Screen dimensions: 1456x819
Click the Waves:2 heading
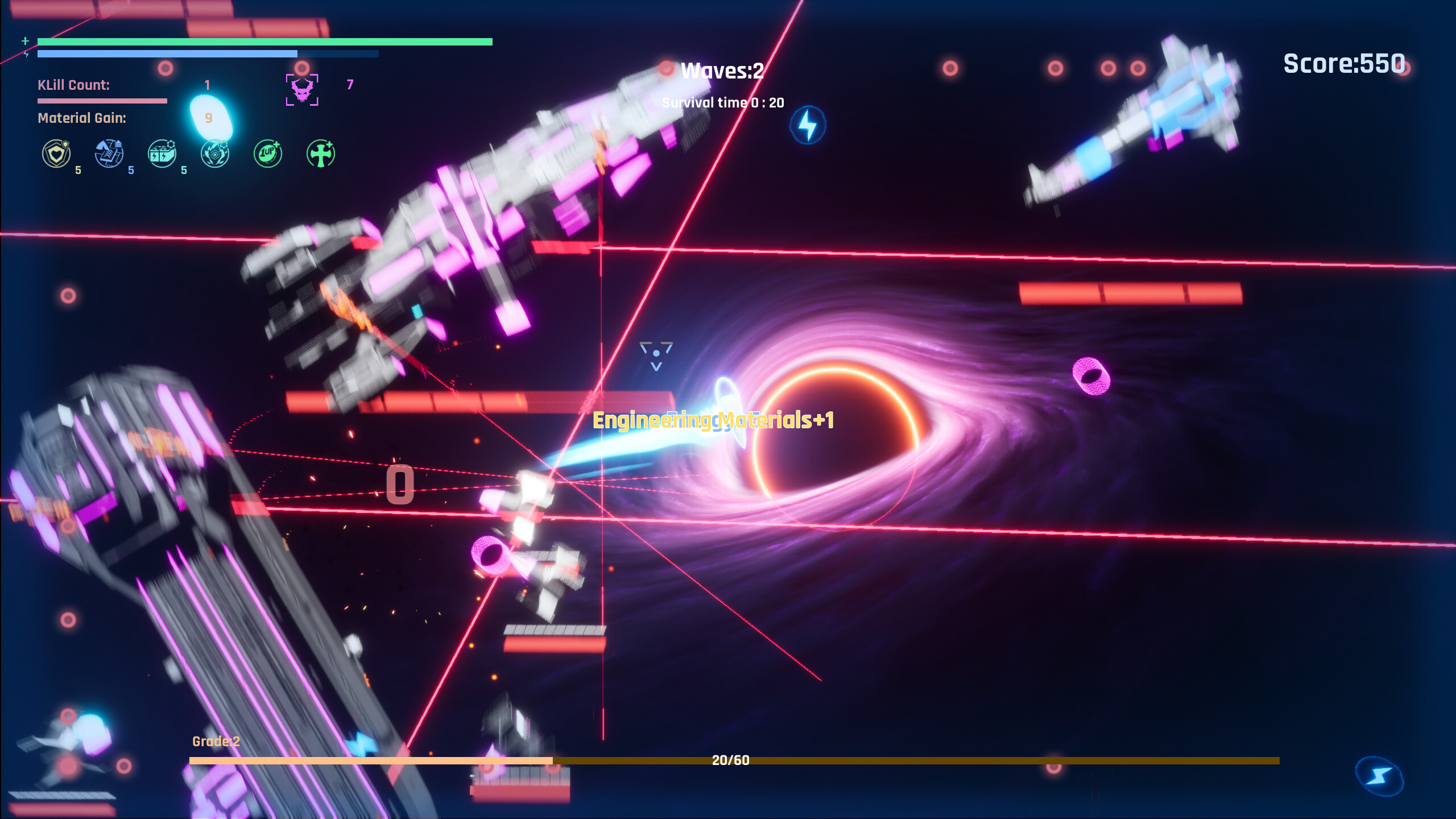tap(721, 71)
